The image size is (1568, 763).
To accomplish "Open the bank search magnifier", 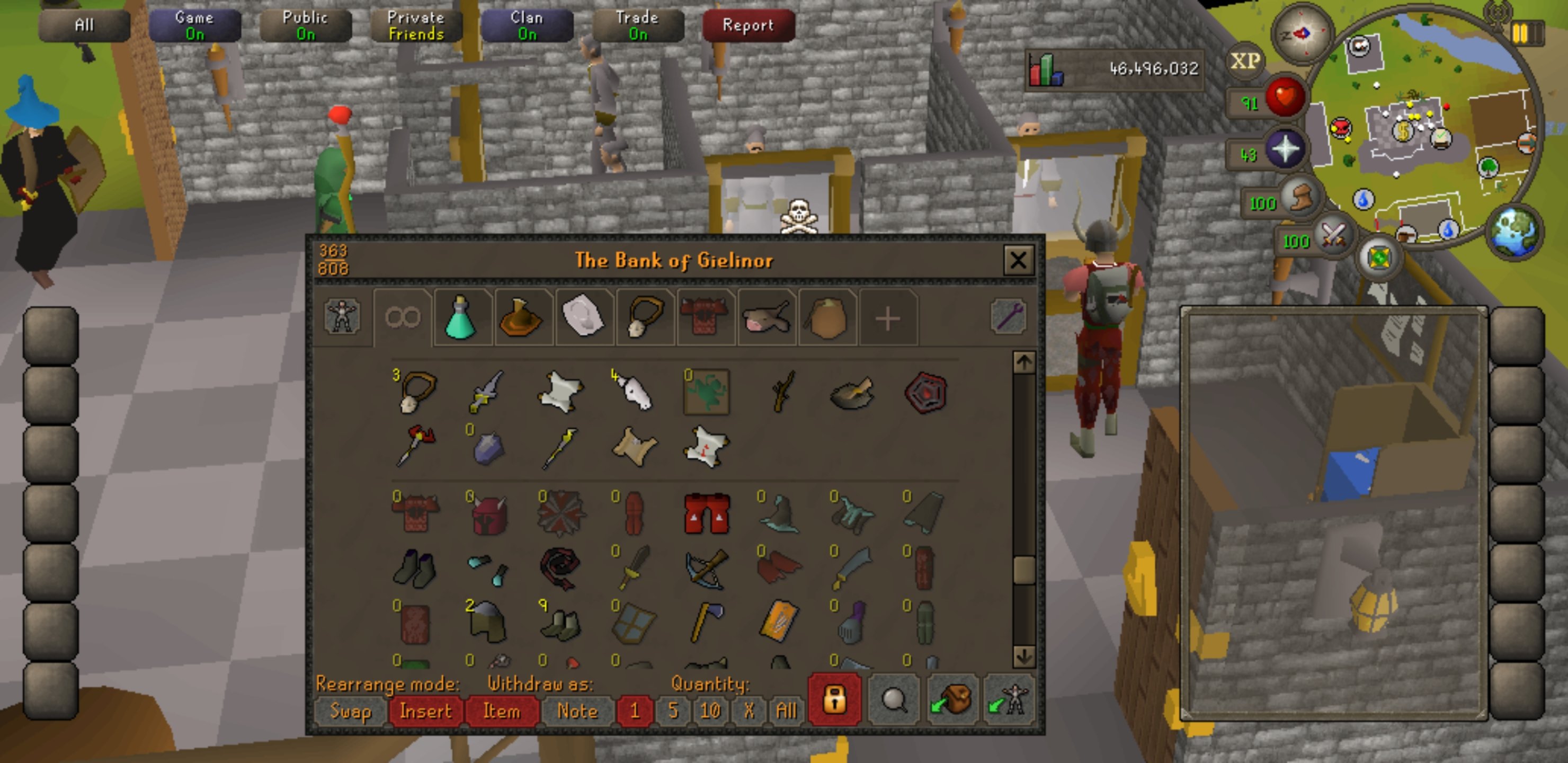I will (894, 700).
